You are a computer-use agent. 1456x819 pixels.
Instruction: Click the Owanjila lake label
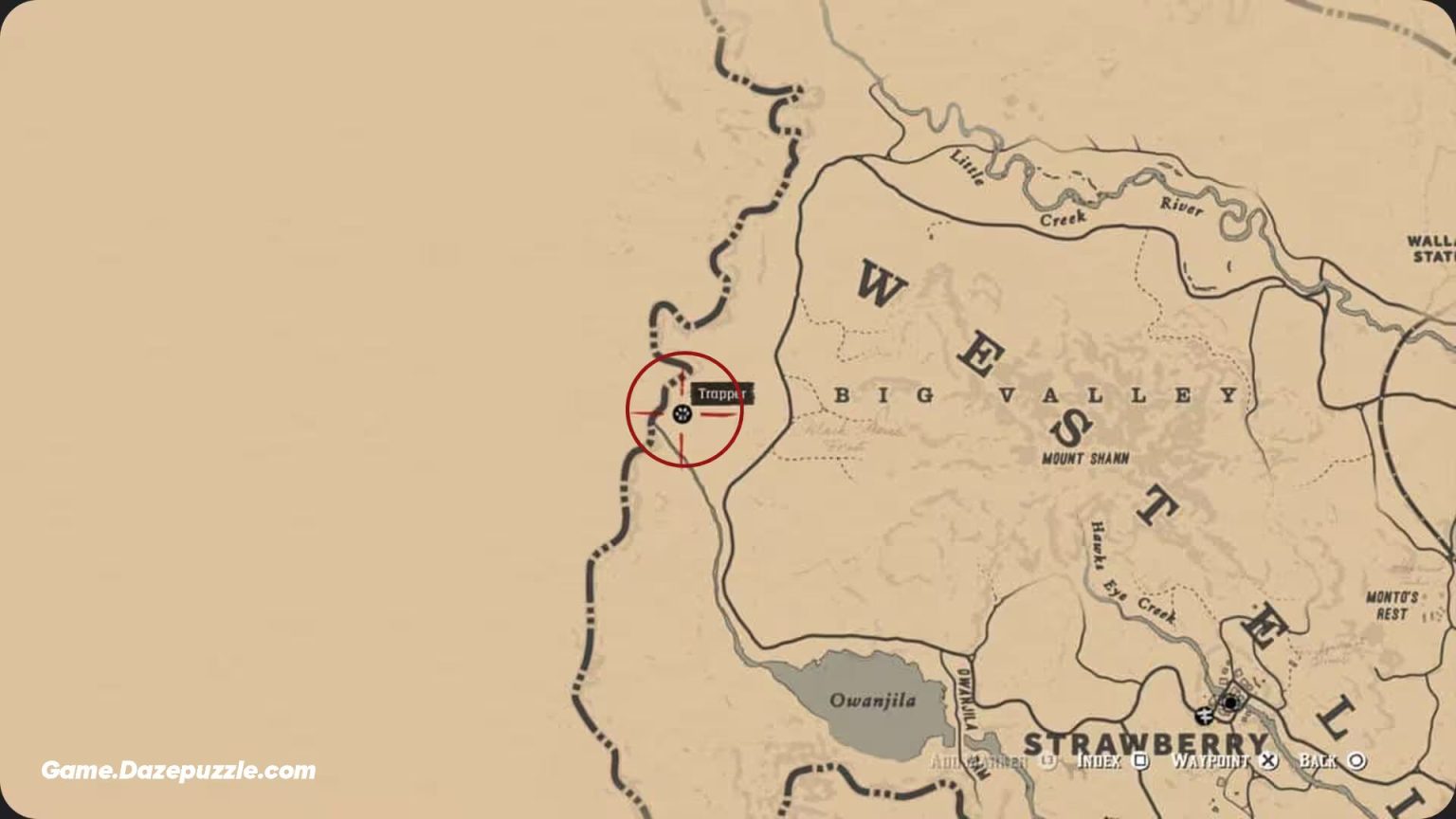874,701
